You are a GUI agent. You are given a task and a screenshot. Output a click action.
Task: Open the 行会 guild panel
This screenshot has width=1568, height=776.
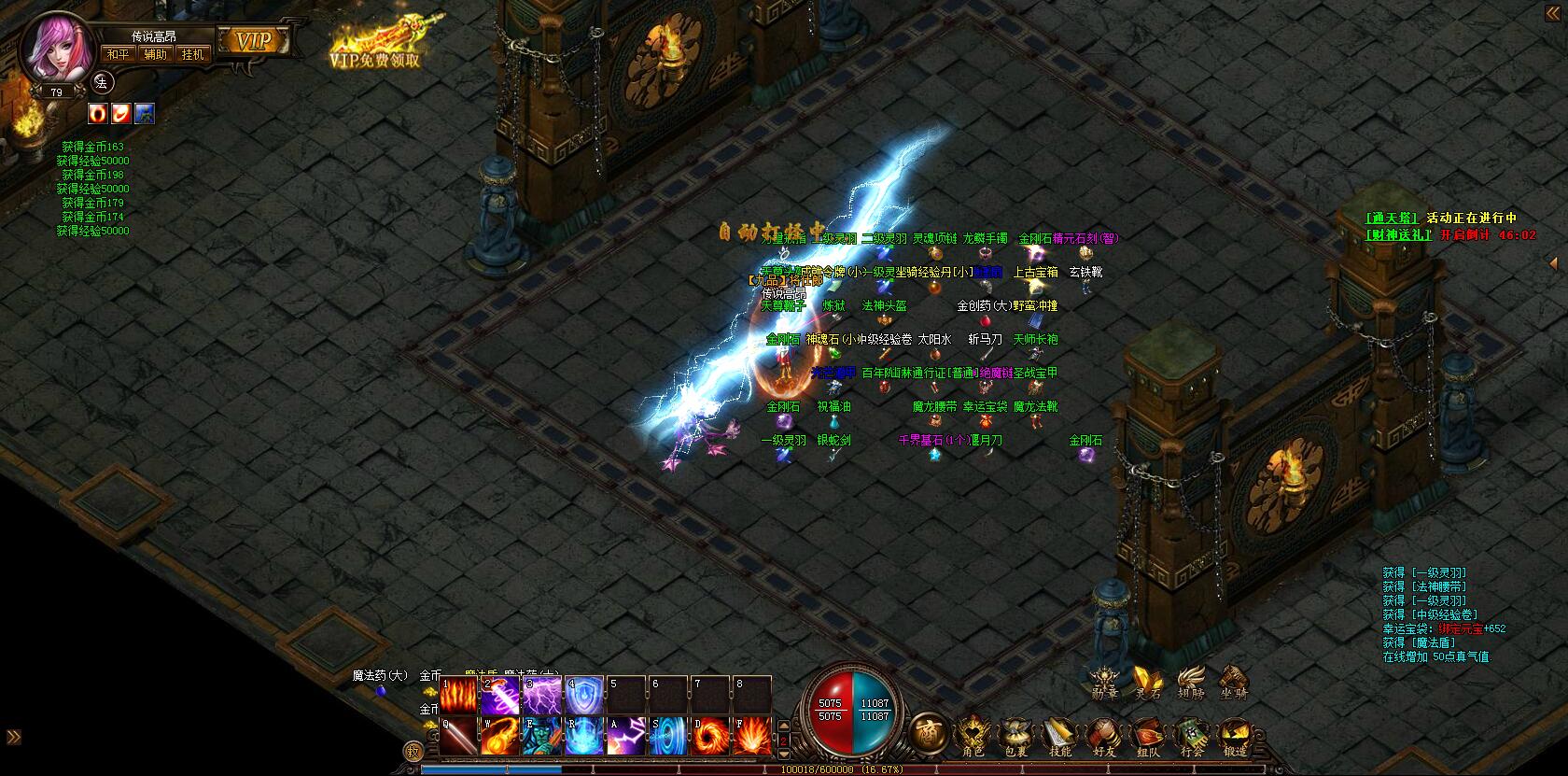(x=1191, y=737)
